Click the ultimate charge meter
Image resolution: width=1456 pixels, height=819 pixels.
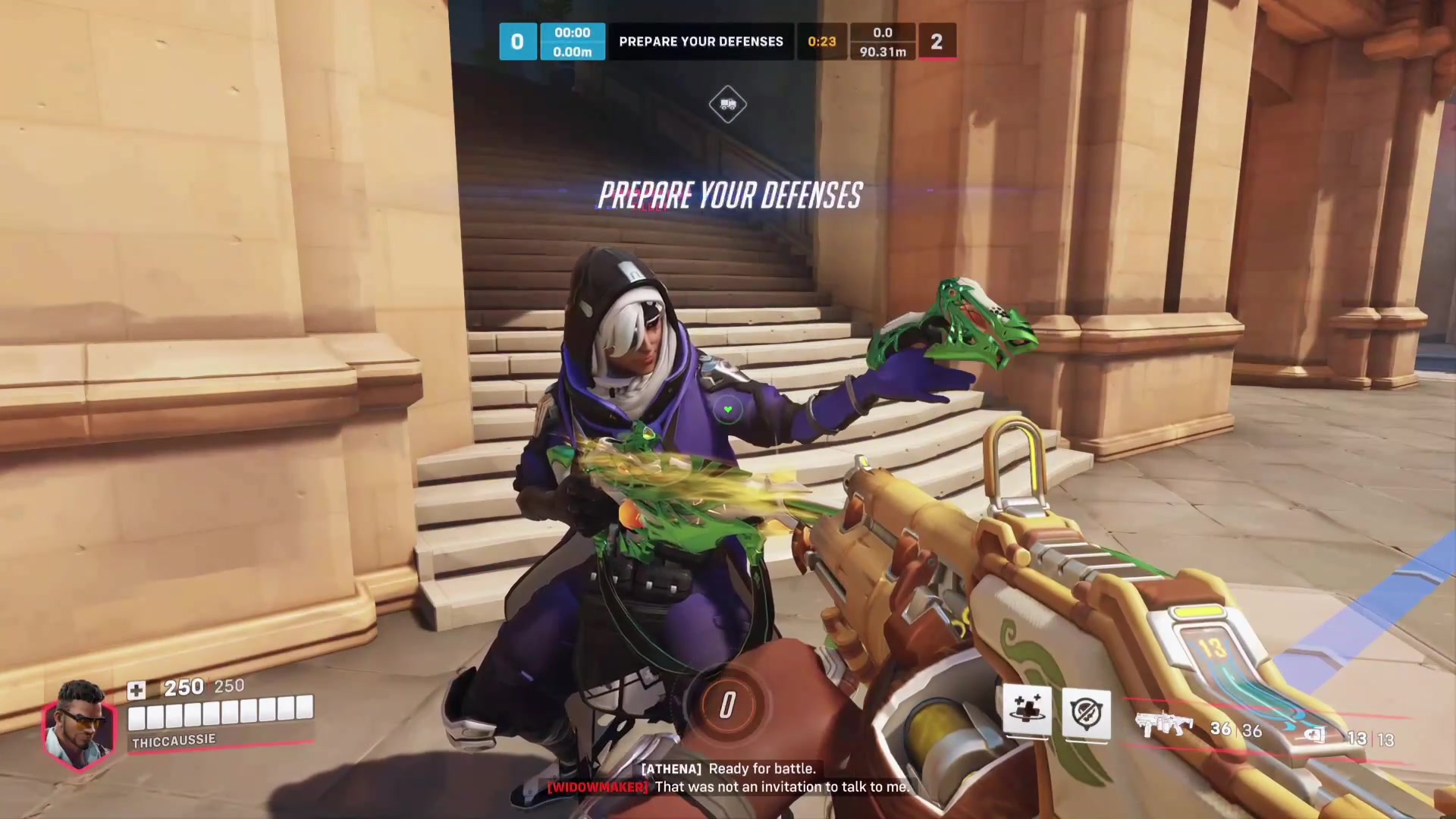click(727, 705)
